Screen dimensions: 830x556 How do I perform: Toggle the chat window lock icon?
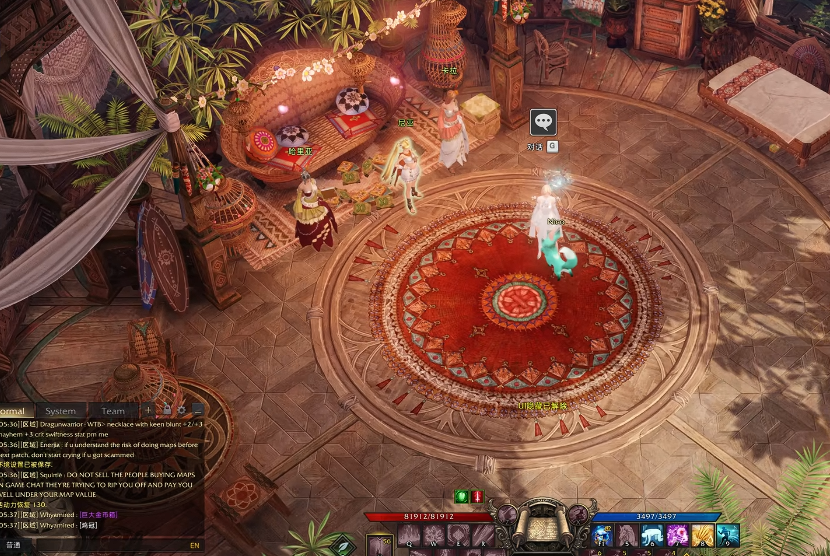[x=166, y=410]
